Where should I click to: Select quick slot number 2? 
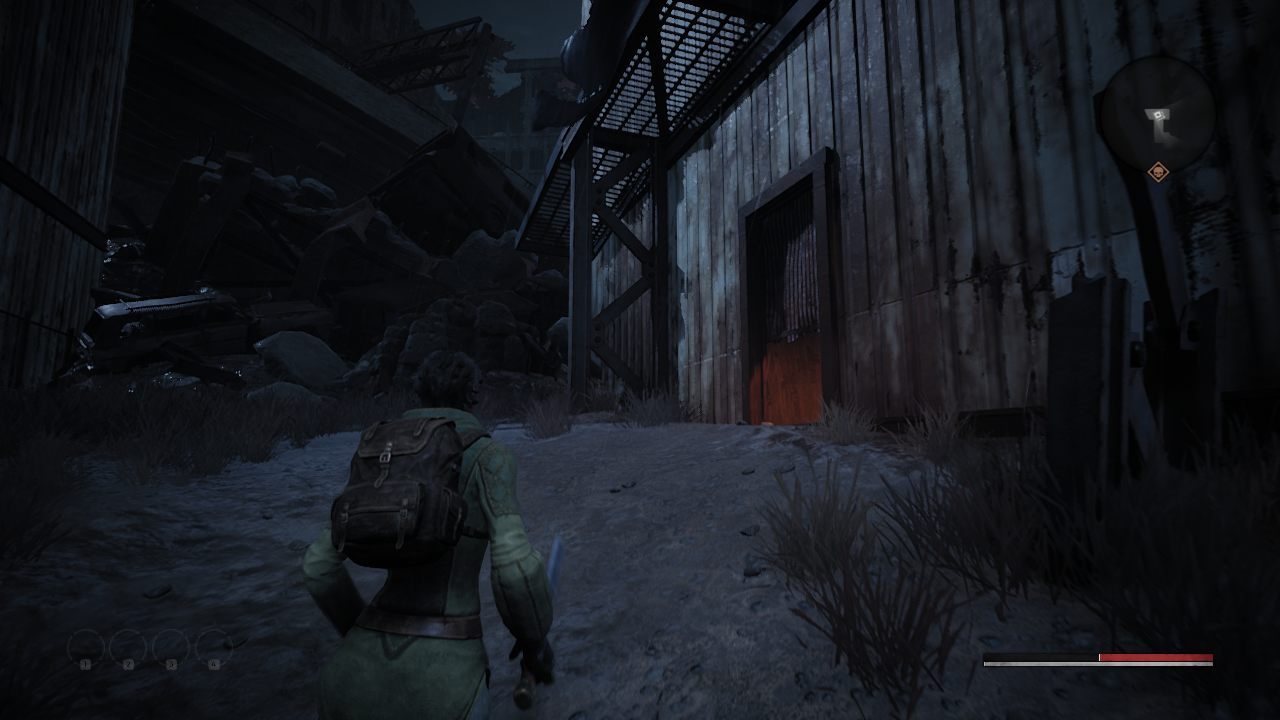pyautogui.click(x=128, y=649)
